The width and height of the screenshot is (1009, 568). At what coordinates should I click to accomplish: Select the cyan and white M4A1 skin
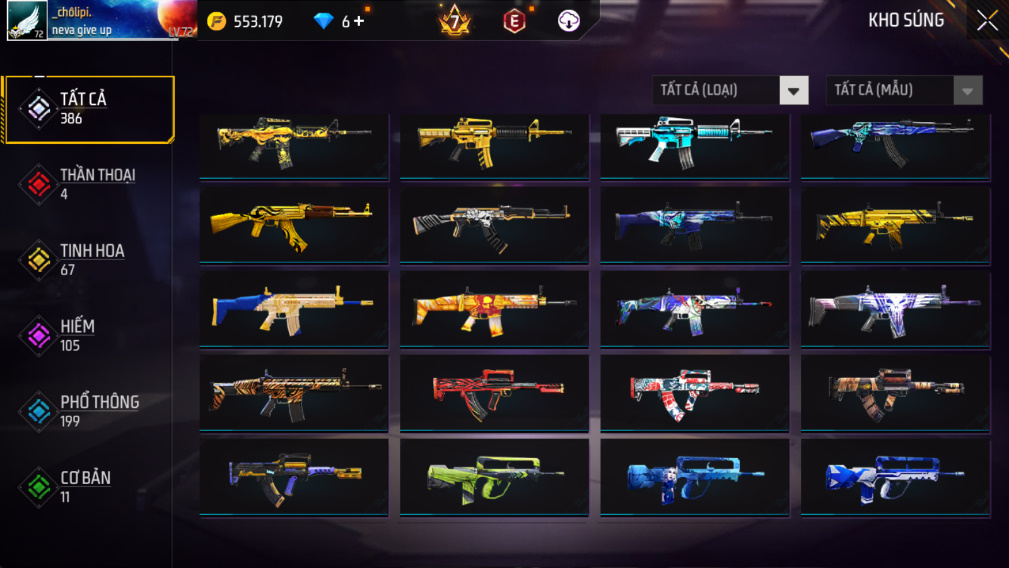[694, 142]
